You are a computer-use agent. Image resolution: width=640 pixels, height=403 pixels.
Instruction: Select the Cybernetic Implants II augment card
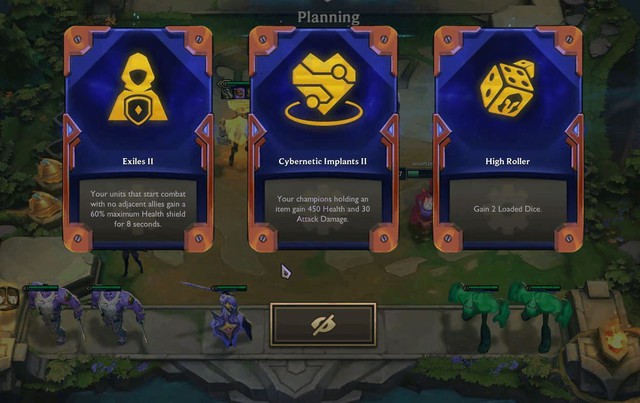(x=323, y=139)
